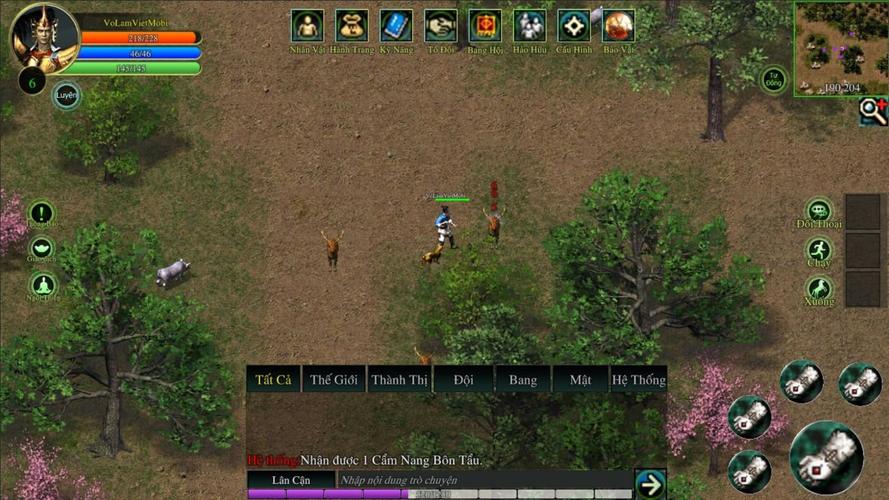The height and width of the screenshot is (500, 889).
Task: Click the minimap
Action: (840, 47)
